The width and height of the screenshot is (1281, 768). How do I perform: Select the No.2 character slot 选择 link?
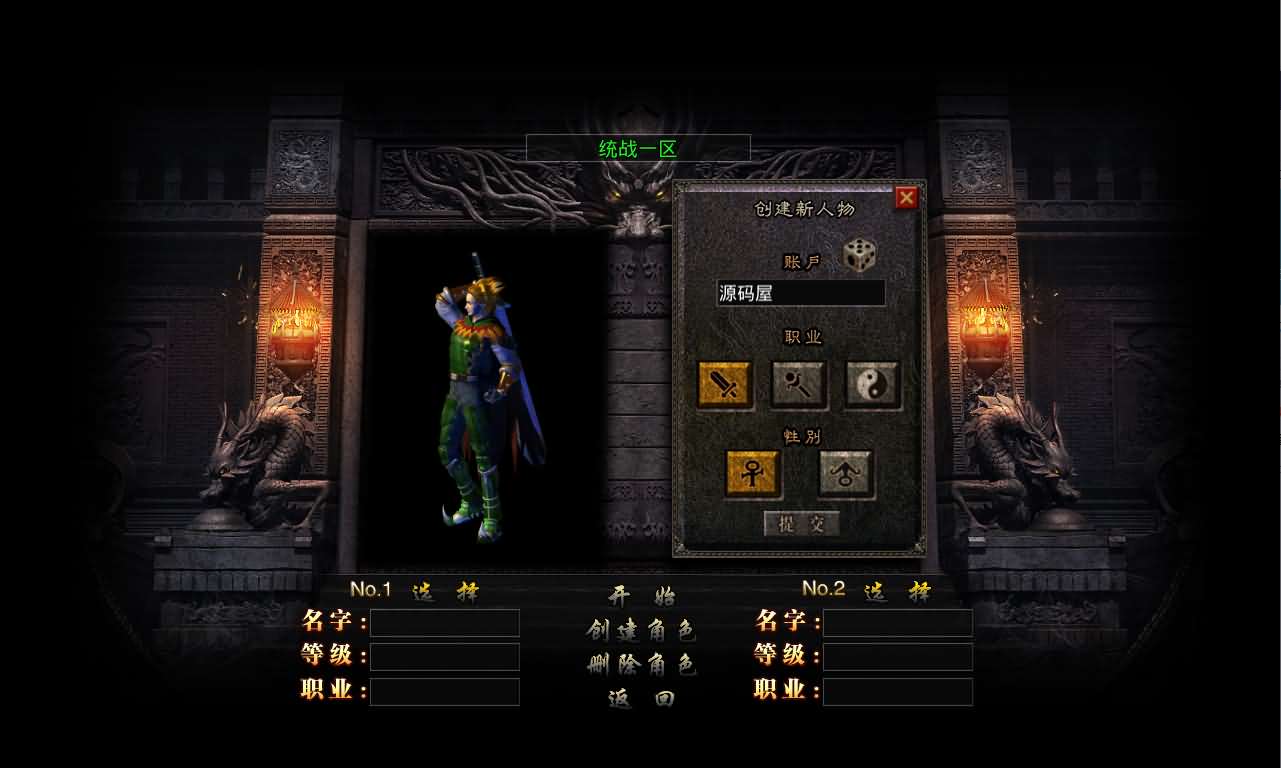(x=899, y=590)
